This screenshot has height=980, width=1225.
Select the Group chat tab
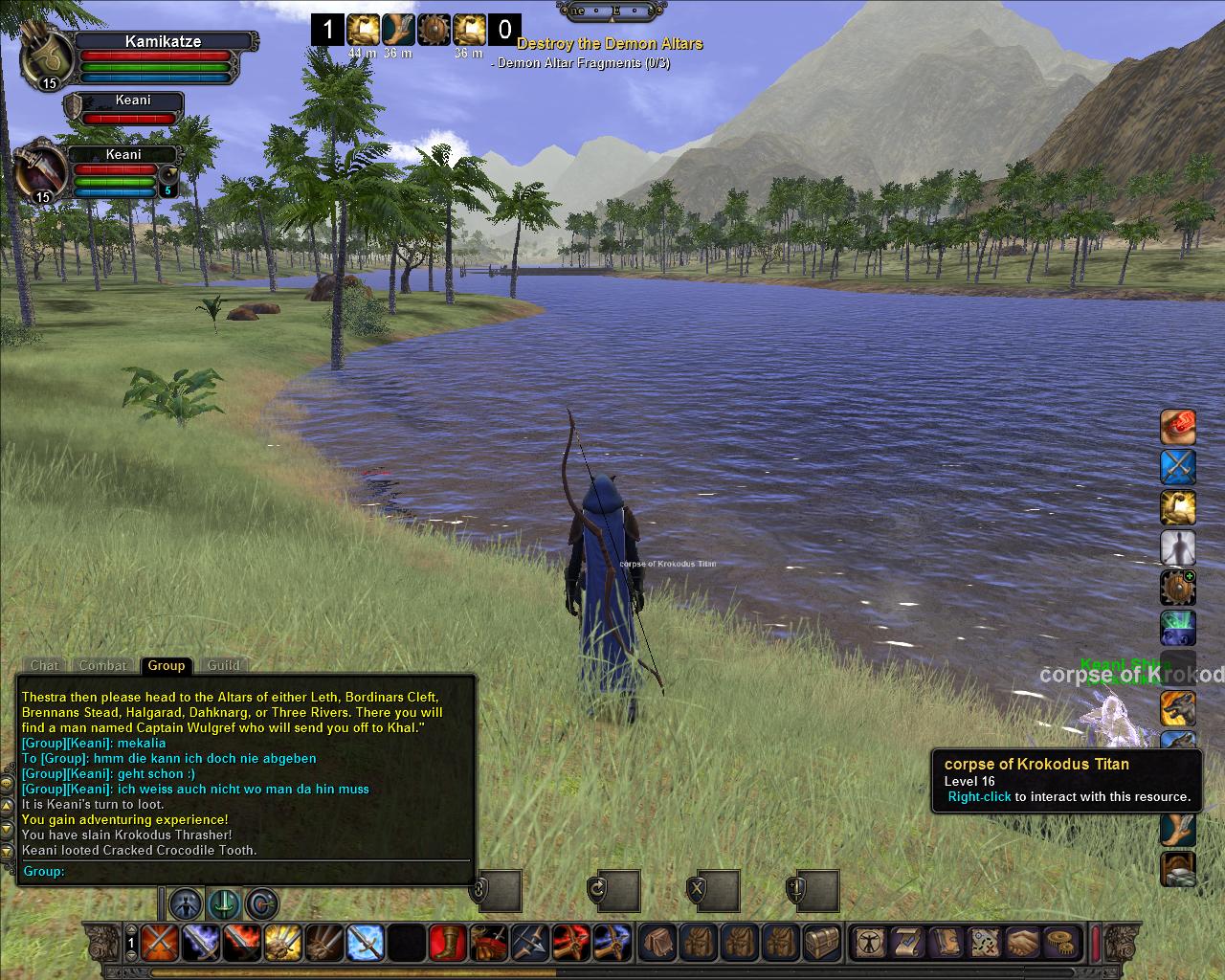click(166, 665)
